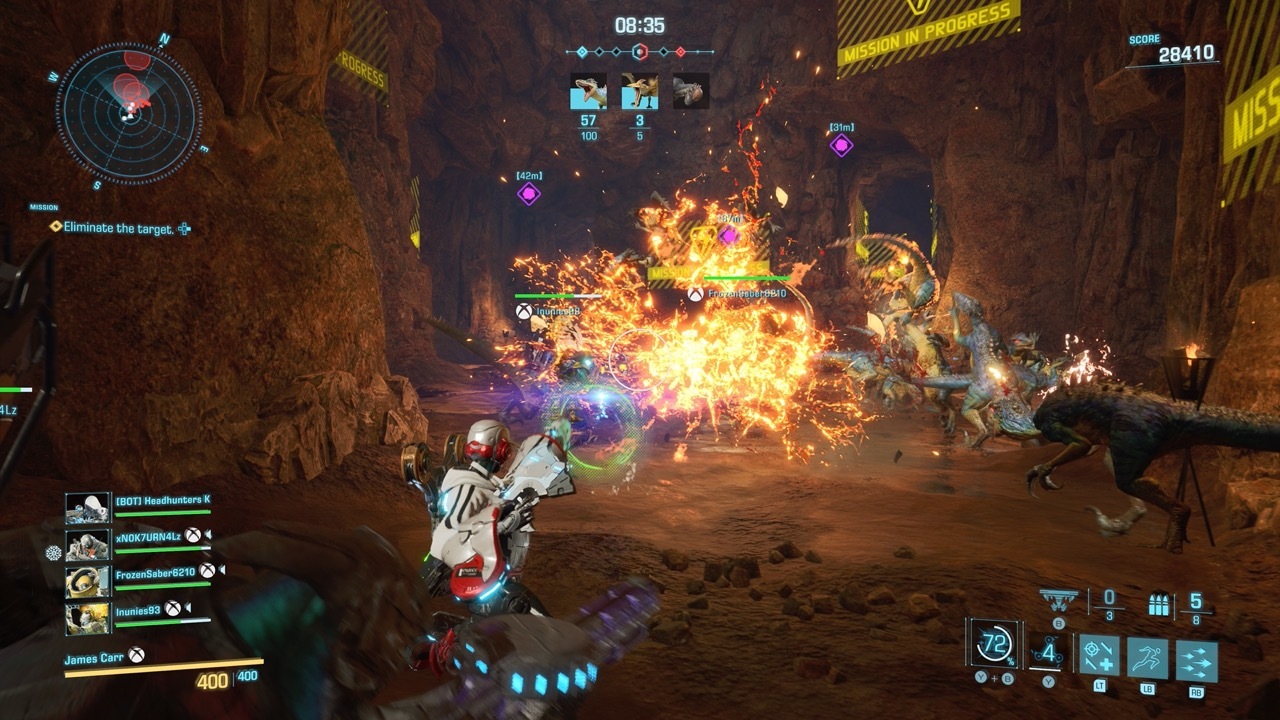Select xN0K7URN4Lz teammate portrait

[x=88, y=545]
